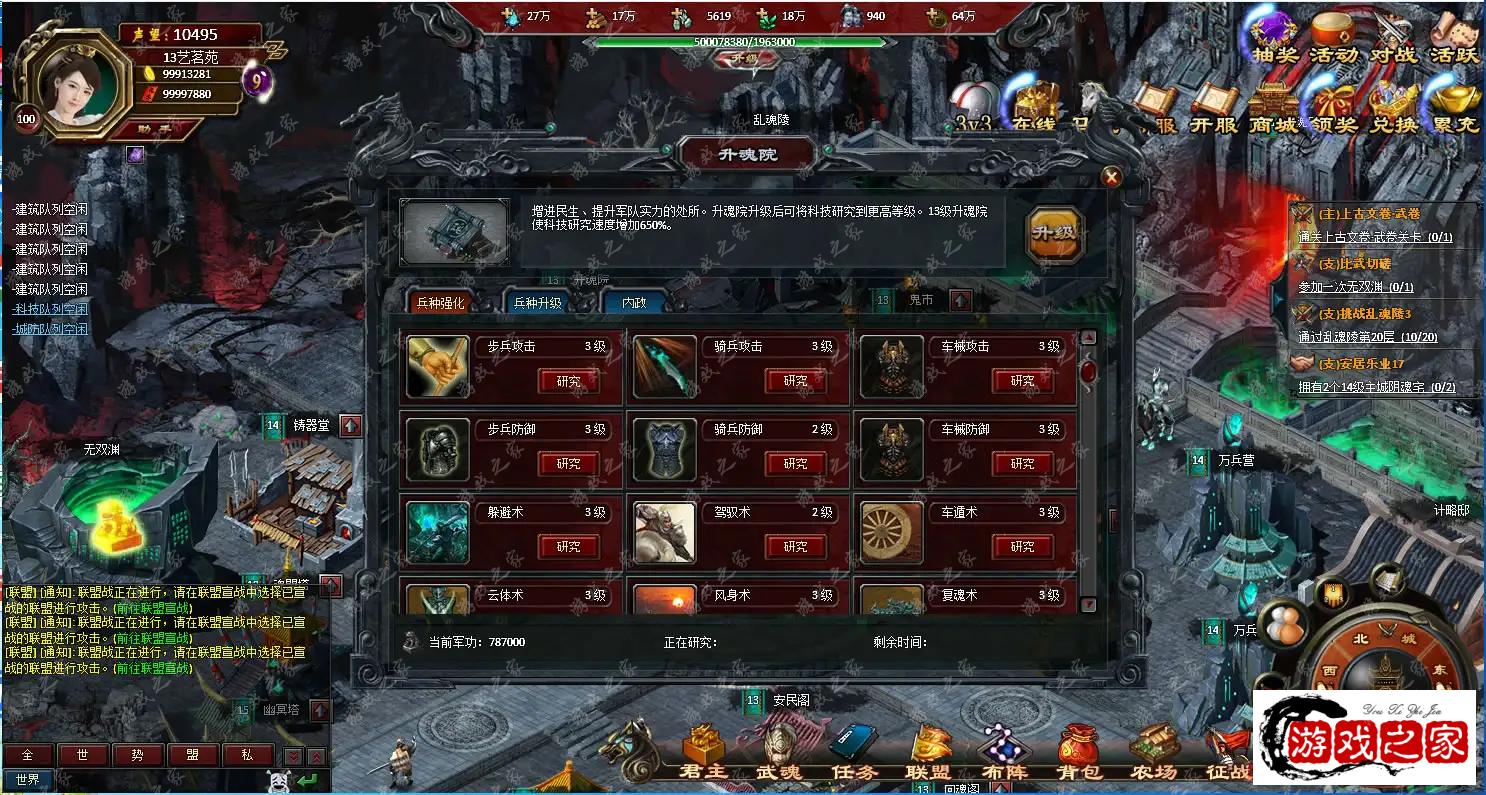Upgrade the building with 升级 button
This screenshot has height=795, width=1486.
pyautogui.click(x=1055, y=234)
